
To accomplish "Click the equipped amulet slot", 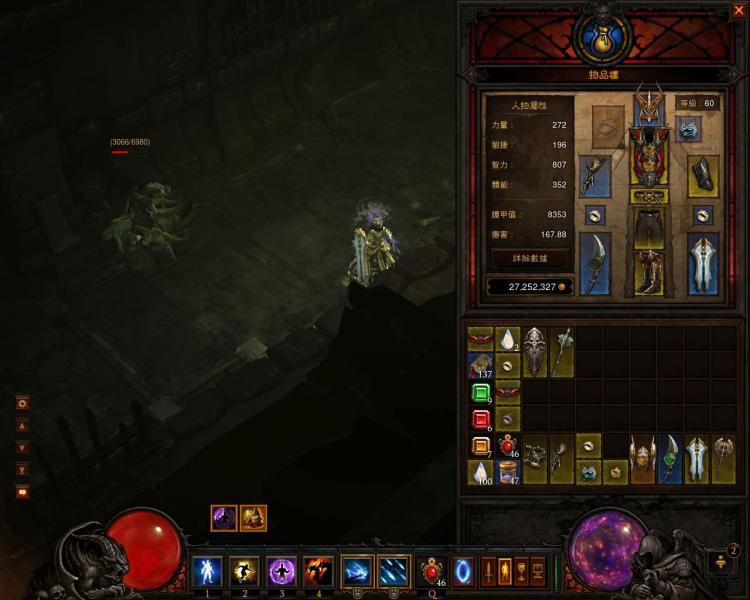I will 689,128.
